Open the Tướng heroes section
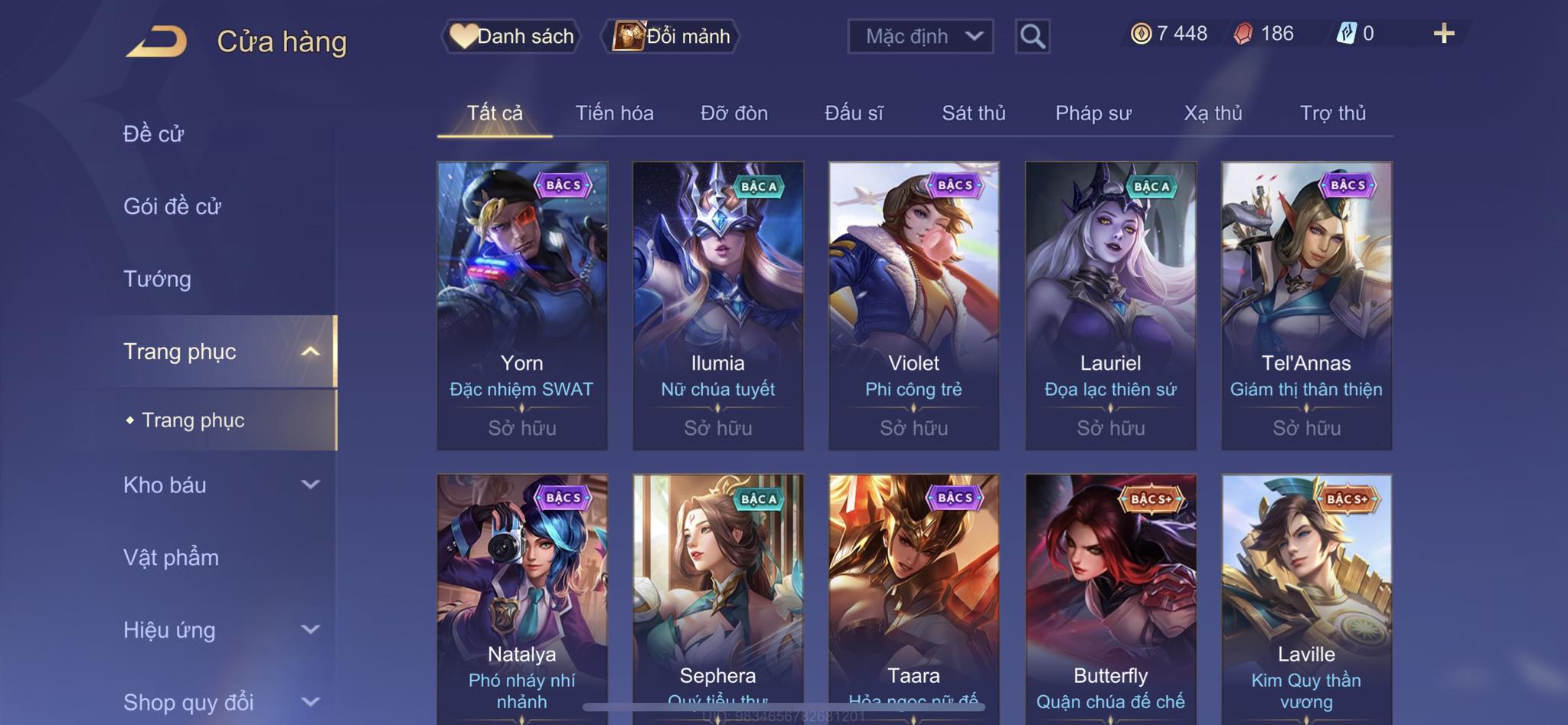The width and height of the screenshot is (1568, 725). [x=157, y=279]
